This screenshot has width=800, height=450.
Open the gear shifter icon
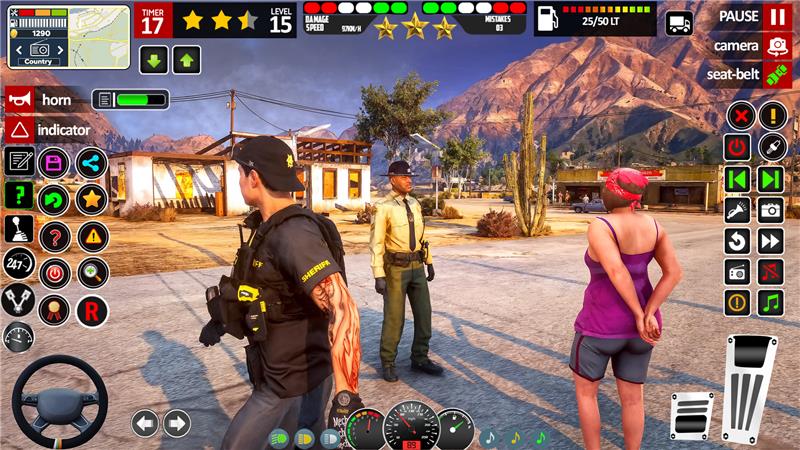click(19, 229)
